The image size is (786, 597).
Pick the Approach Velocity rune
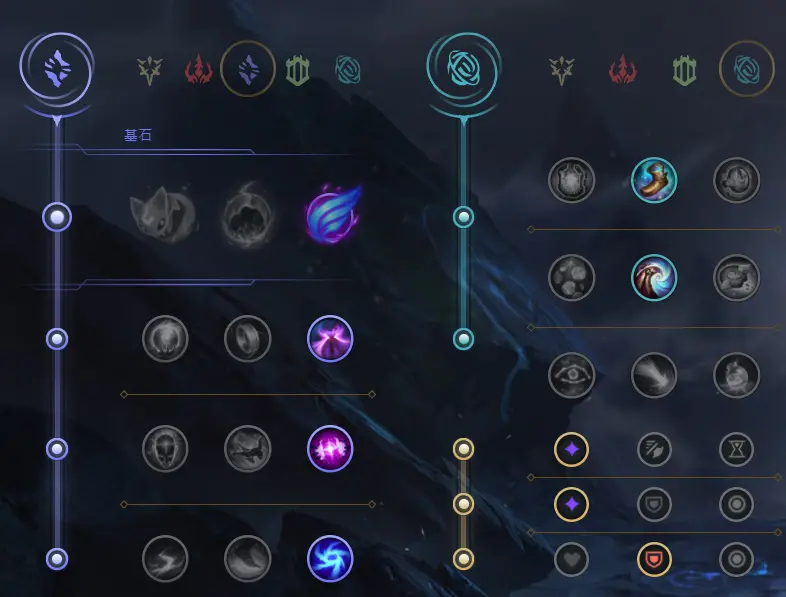[655, 375]
